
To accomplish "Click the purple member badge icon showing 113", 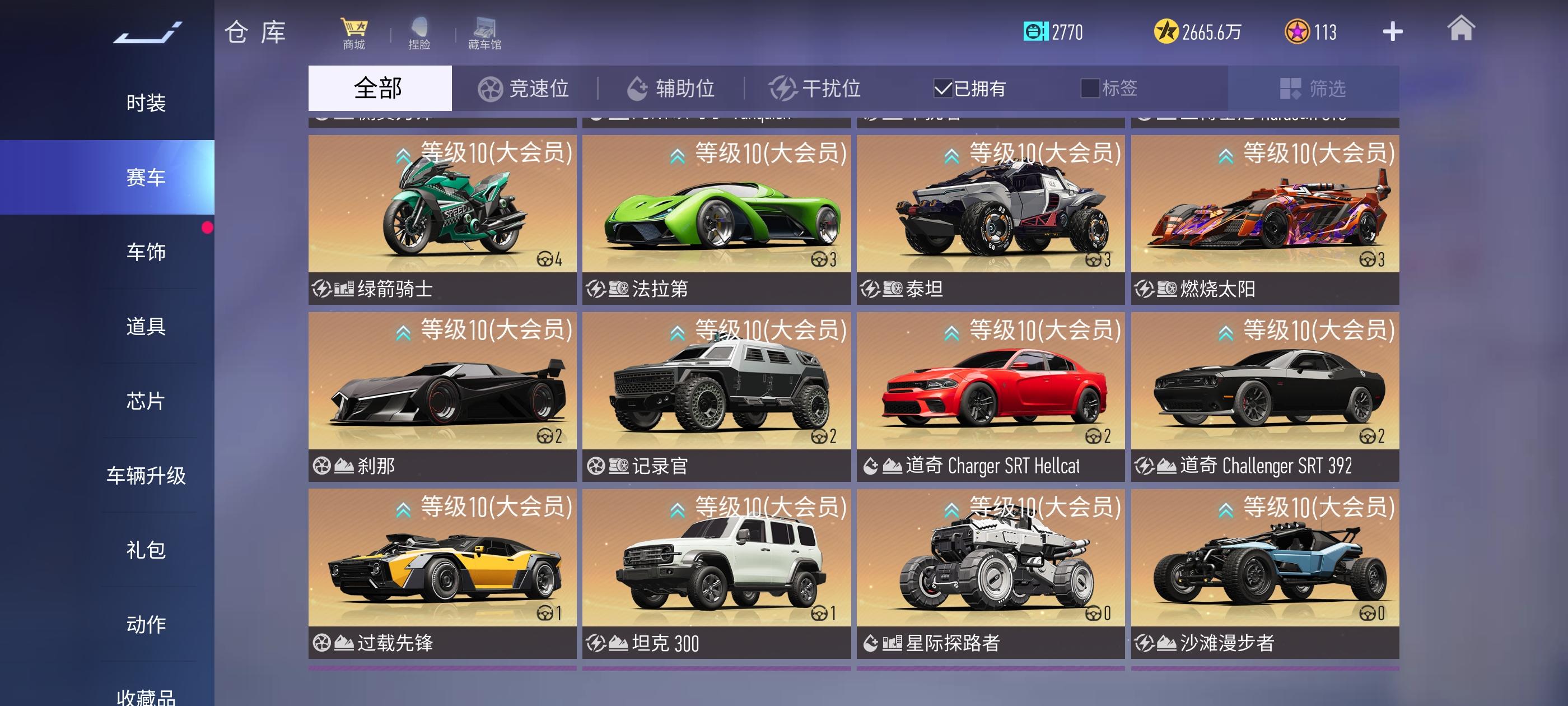I will pyautogui.click(x=1298, y=30).
